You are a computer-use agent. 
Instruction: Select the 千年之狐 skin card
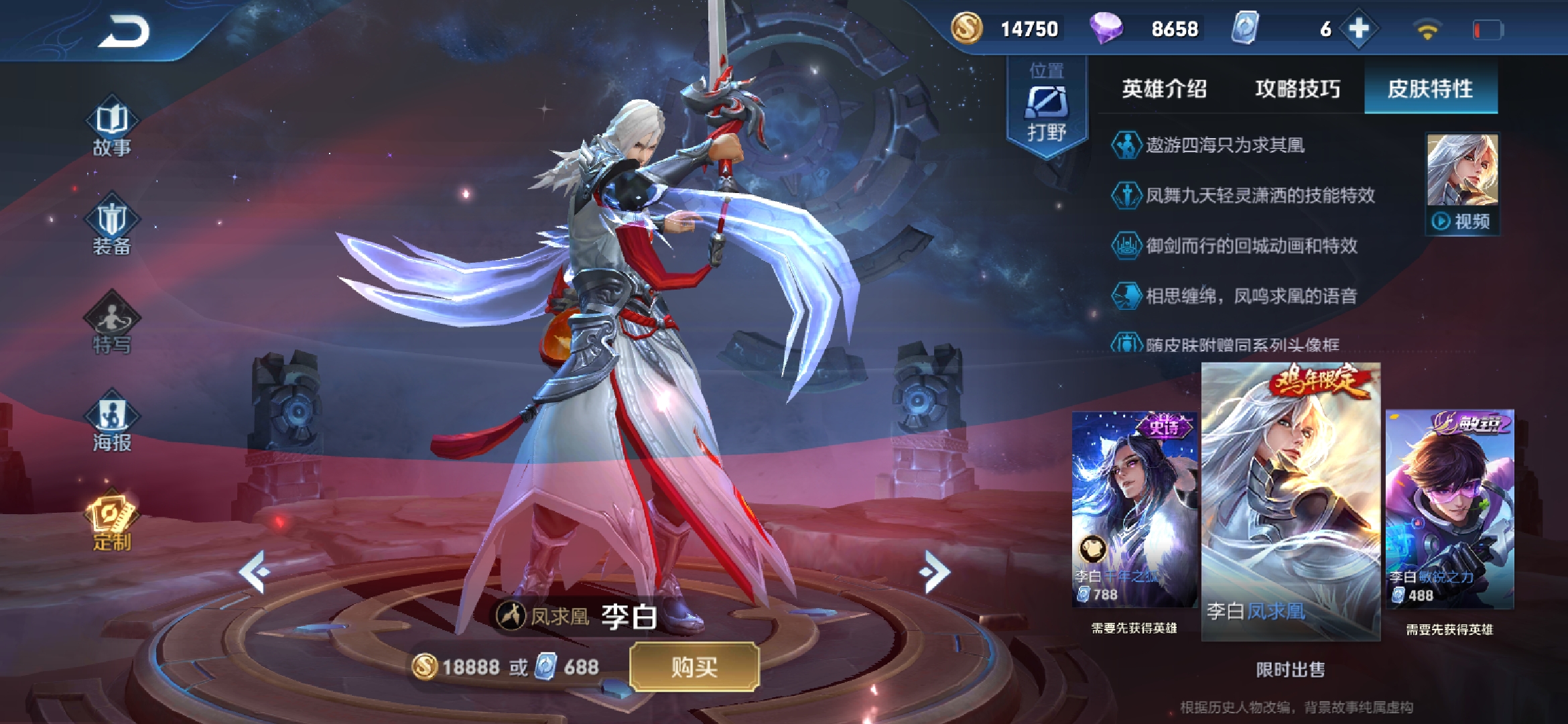point(1134,509)
